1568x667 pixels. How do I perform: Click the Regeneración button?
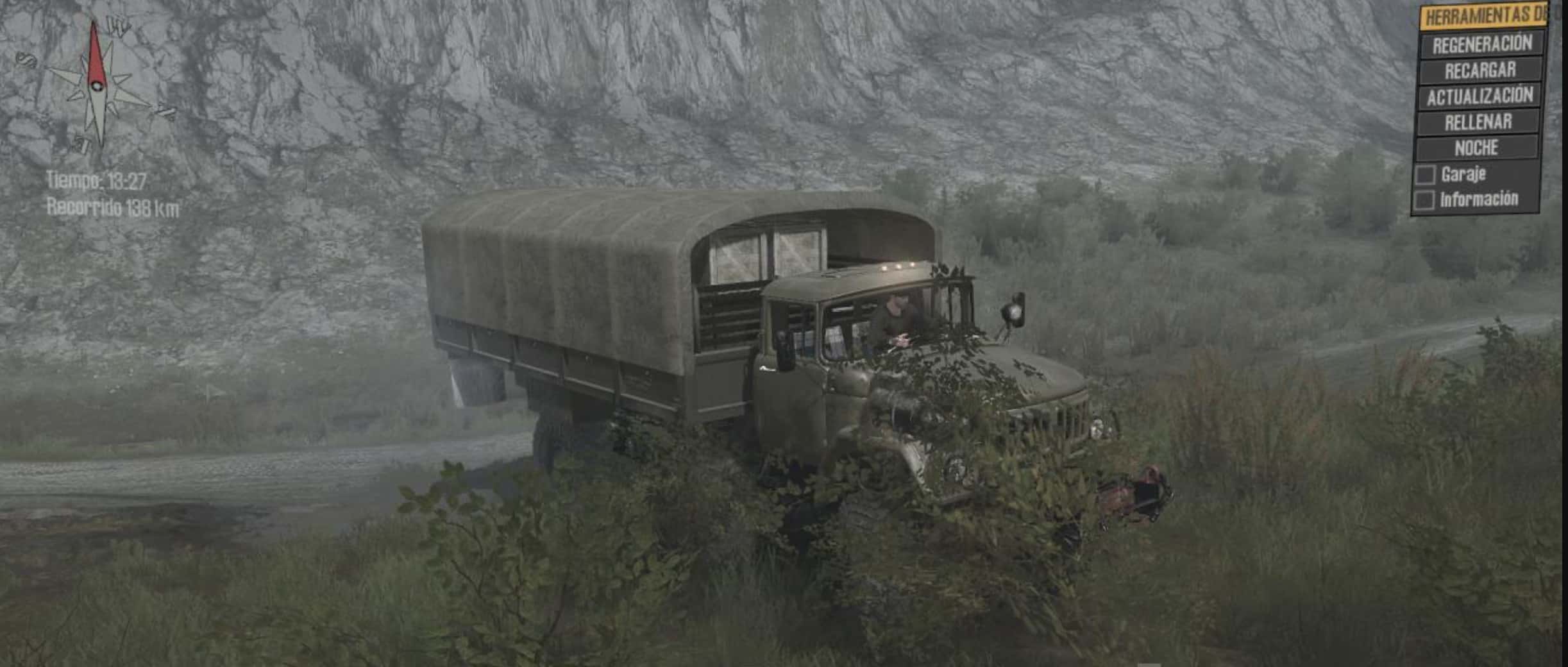coord(1481,45)
